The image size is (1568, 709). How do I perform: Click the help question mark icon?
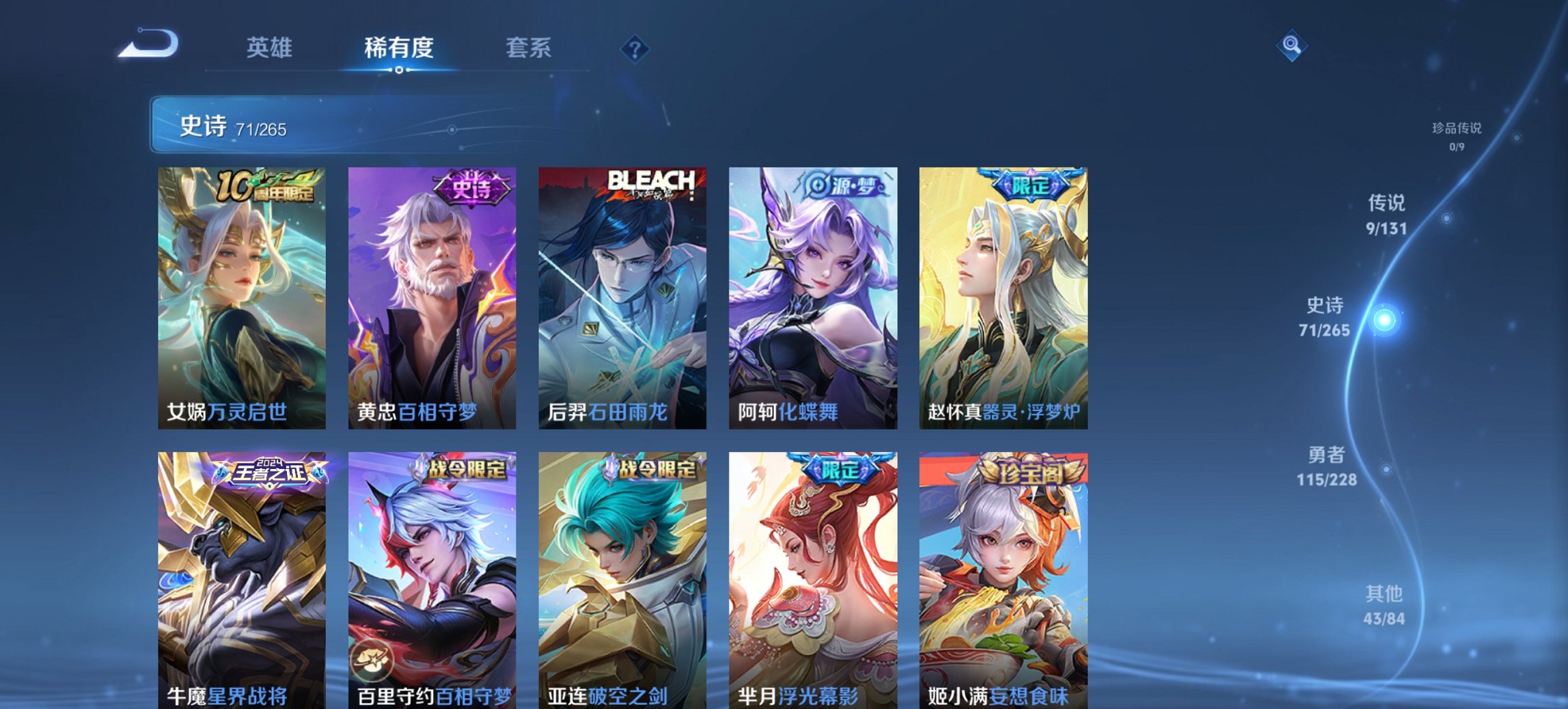click(x=633, y=48)
